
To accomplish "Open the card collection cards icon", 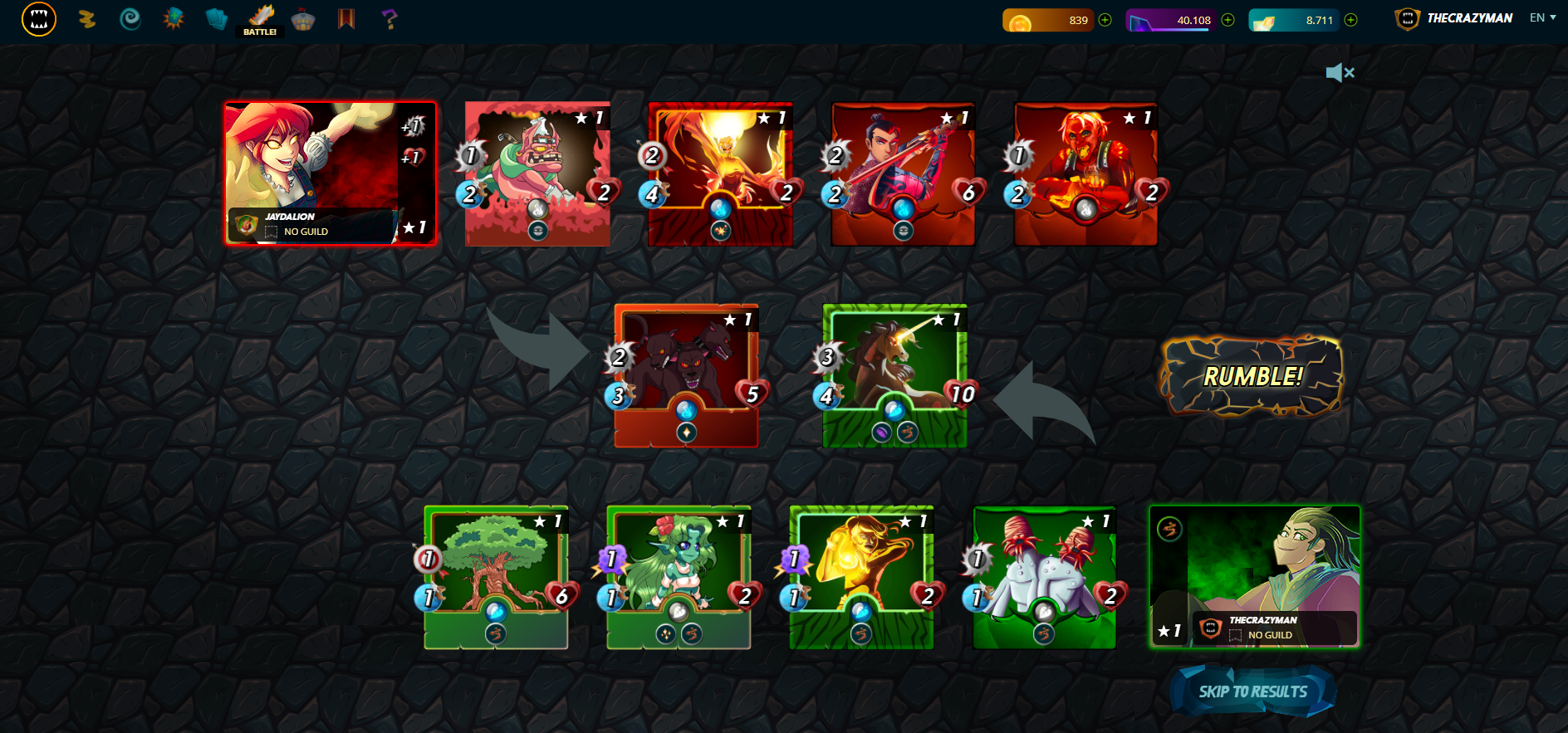I will pos(217,18).
